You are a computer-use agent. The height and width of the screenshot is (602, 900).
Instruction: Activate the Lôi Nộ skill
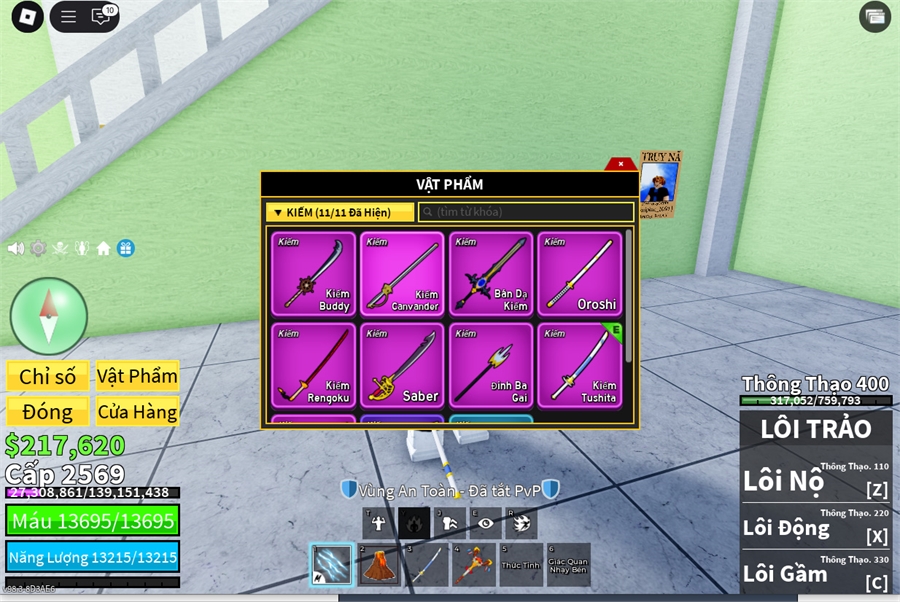[815, 480]
